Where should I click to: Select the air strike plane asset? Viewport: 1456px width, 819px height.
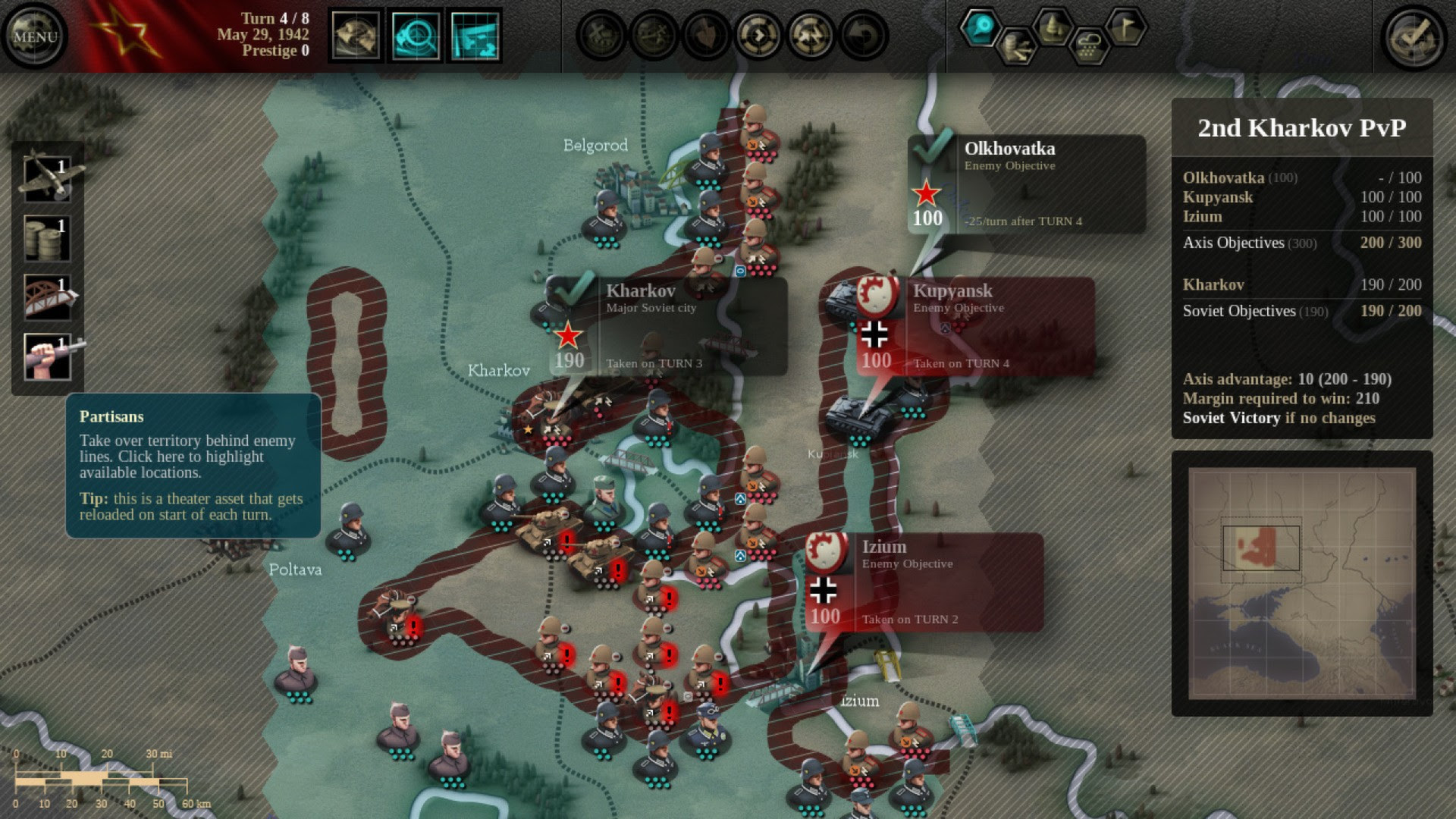click(48, 176)
